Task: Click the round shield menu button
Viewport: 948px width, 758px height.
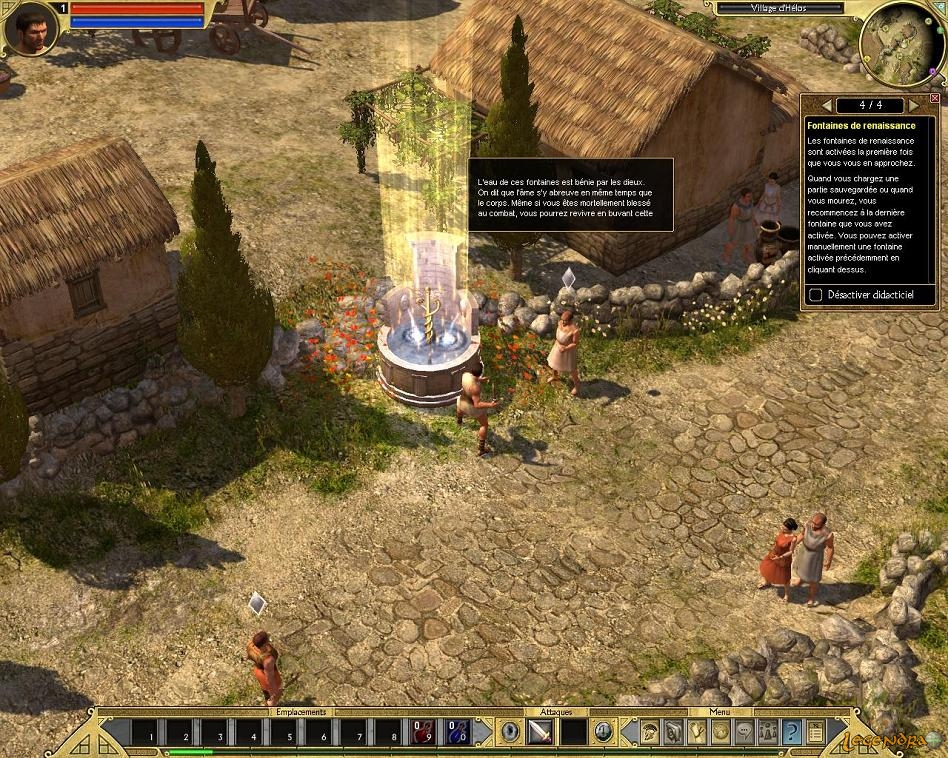Action: [720, 732]
